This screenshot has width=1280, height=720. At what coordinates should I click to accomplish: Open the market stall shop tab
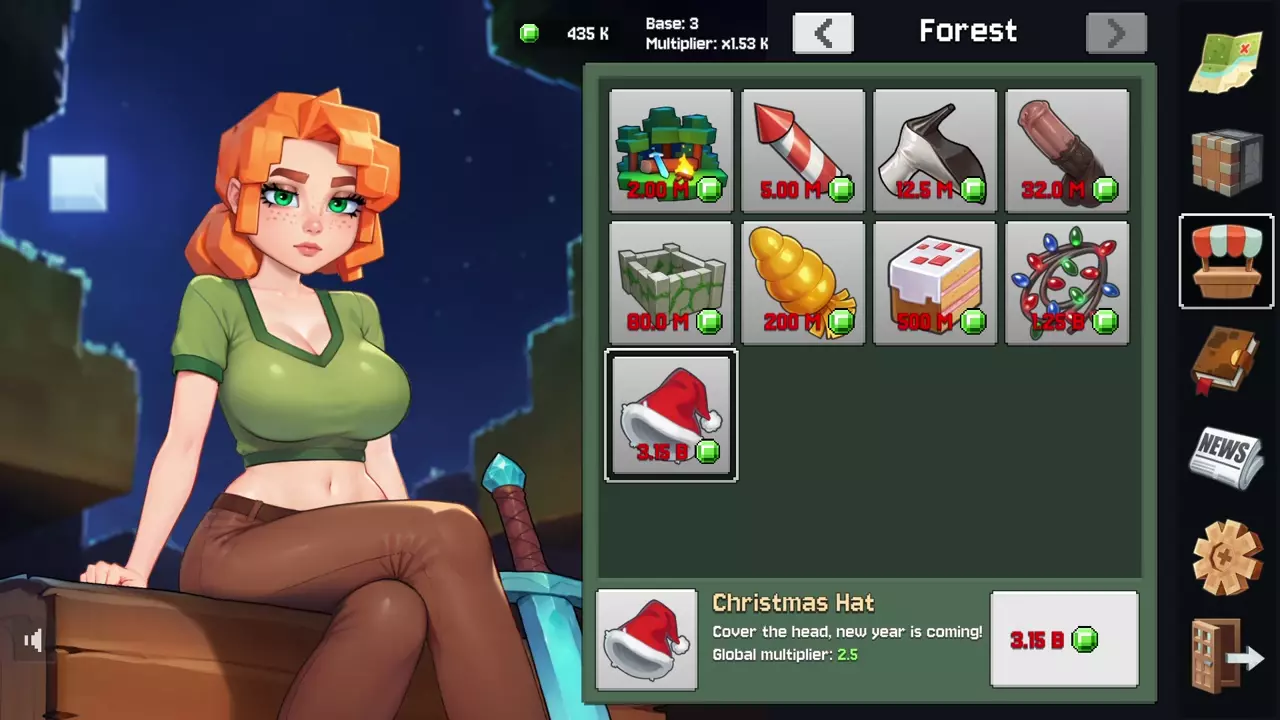click(1227, 261)
